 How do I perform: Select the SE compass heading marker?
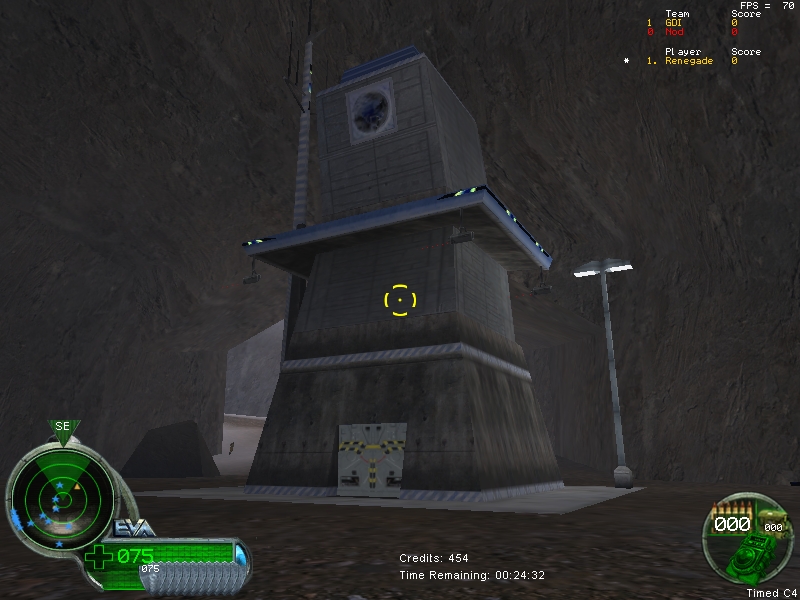point(62,427)
